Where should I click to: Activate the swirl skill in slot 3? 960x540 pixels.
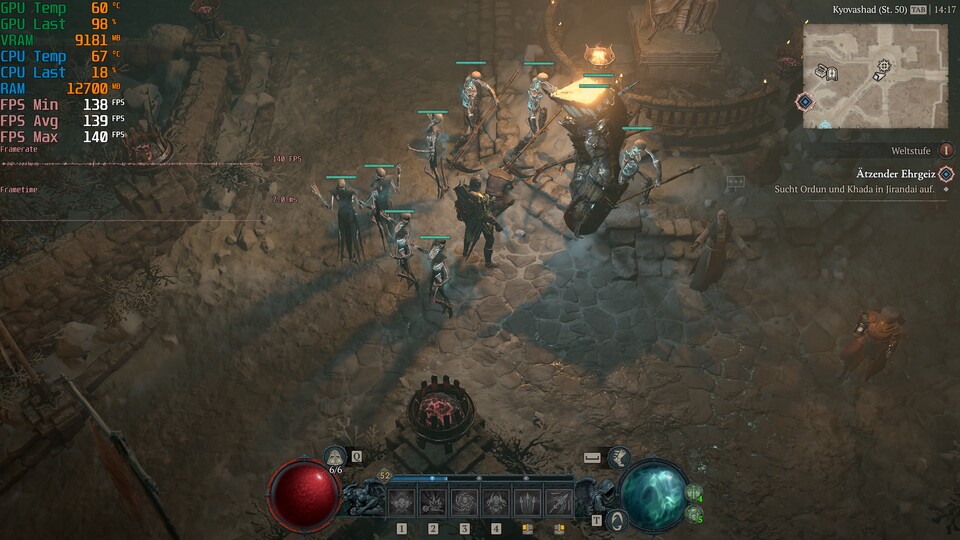464,501
